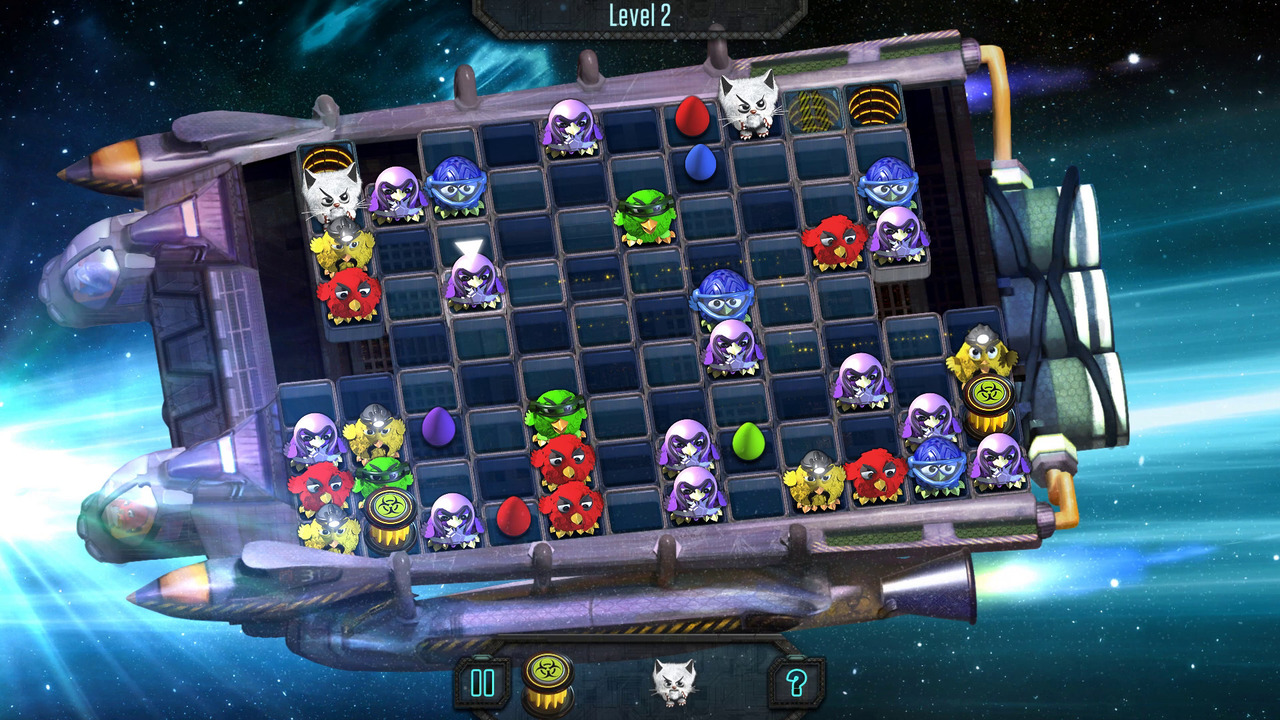Viewport: 1280px width, 720px height.
Task: Click the biohazard token near the bottom left
Action: pyautogui.click(x=390, y=505)
